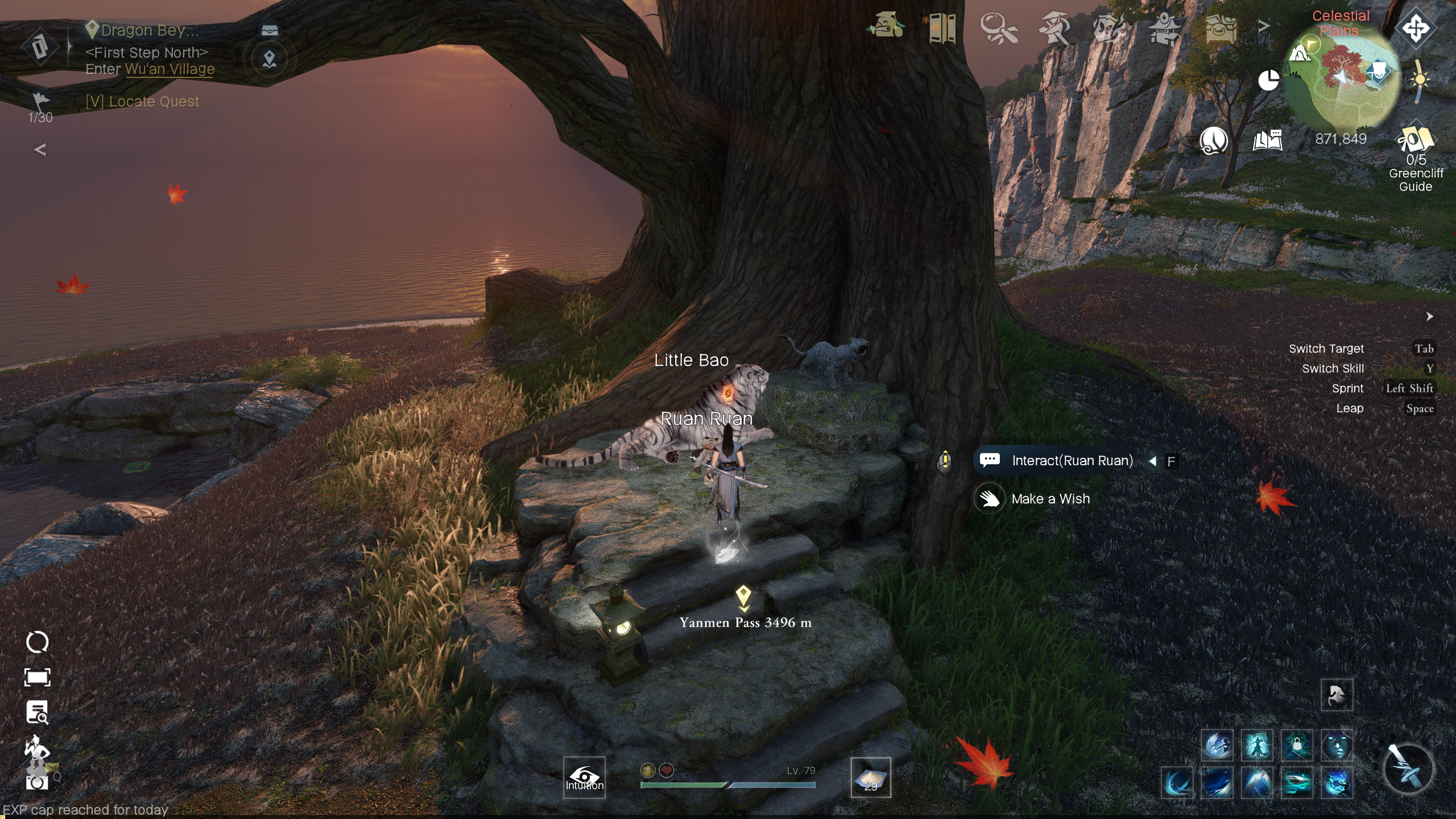Open the Greencliff Guide icon
The height and width of the screenshot is (819, 1456).
(x=1415, y=141)
